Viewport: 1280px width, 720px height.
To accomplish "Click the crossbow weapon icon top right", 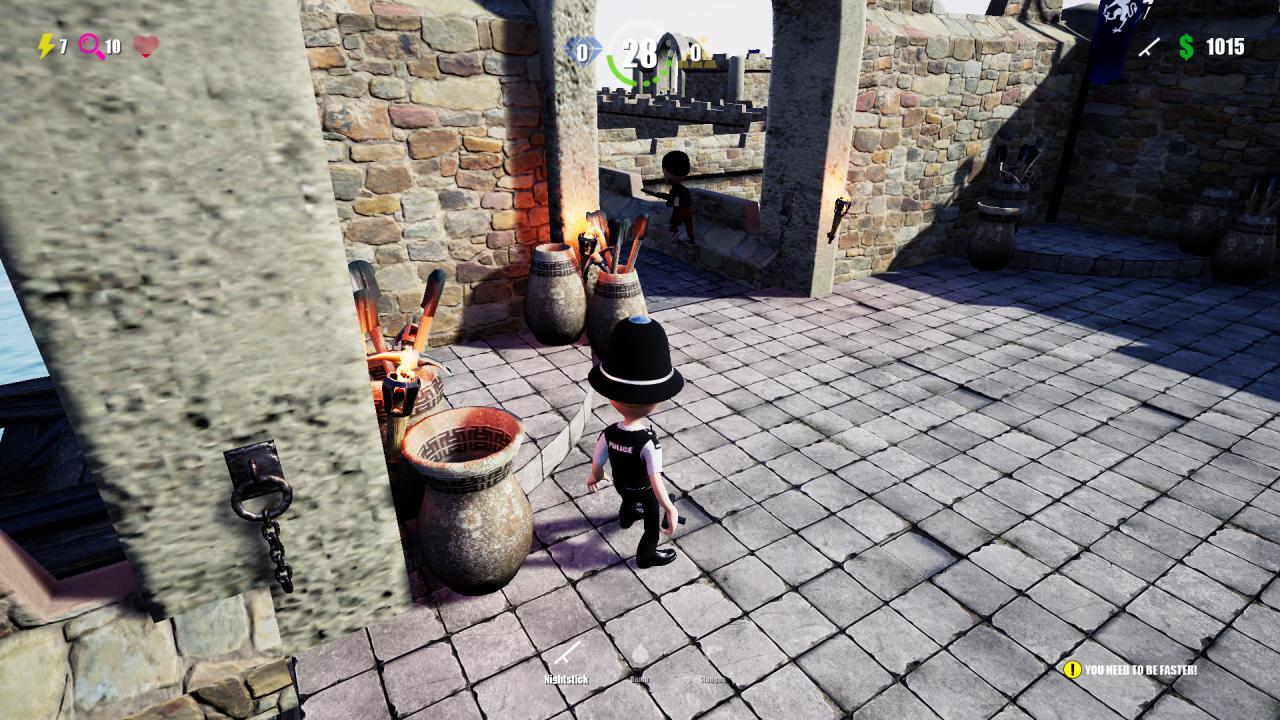I will 1148,47.
